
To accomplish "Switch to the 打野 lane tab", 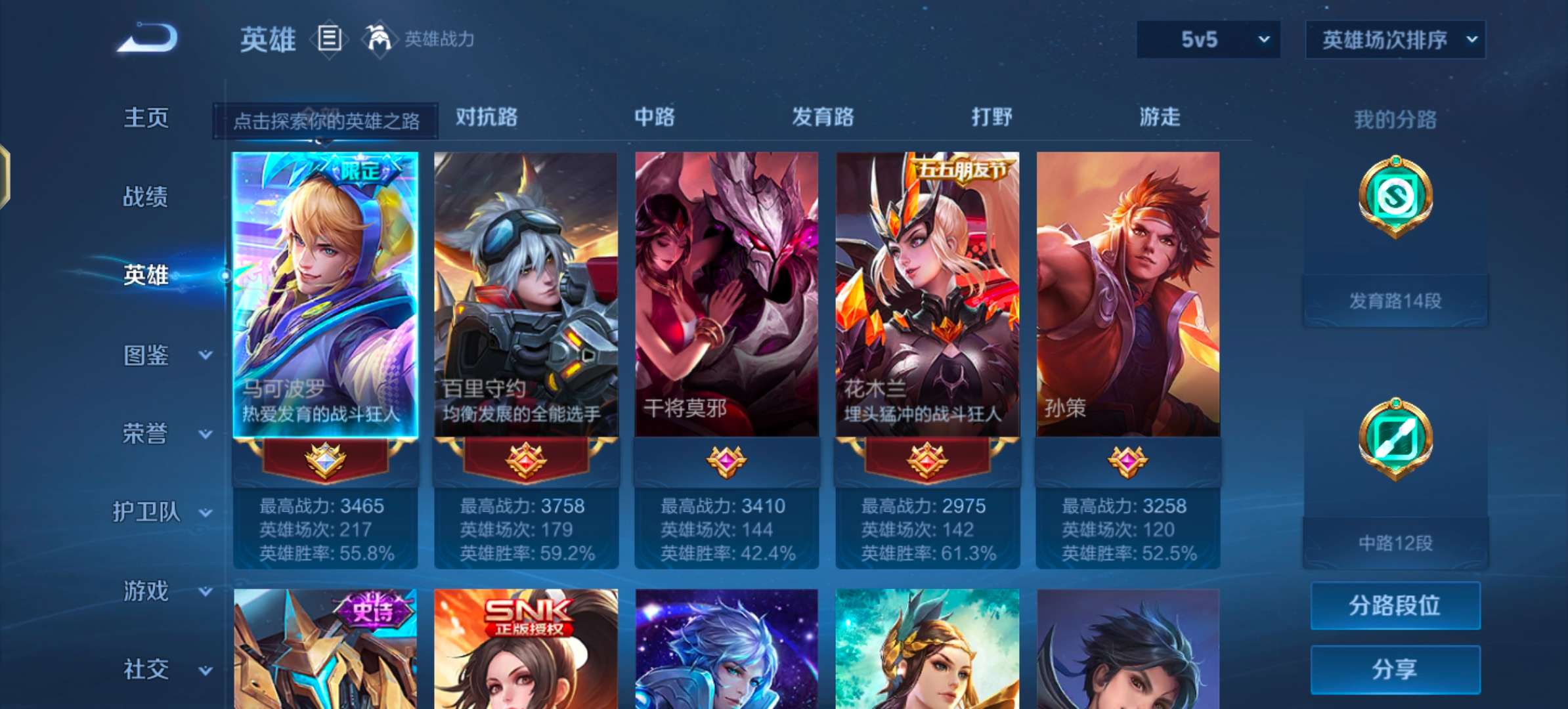I will pyautogui.click(x=991, y=118).
